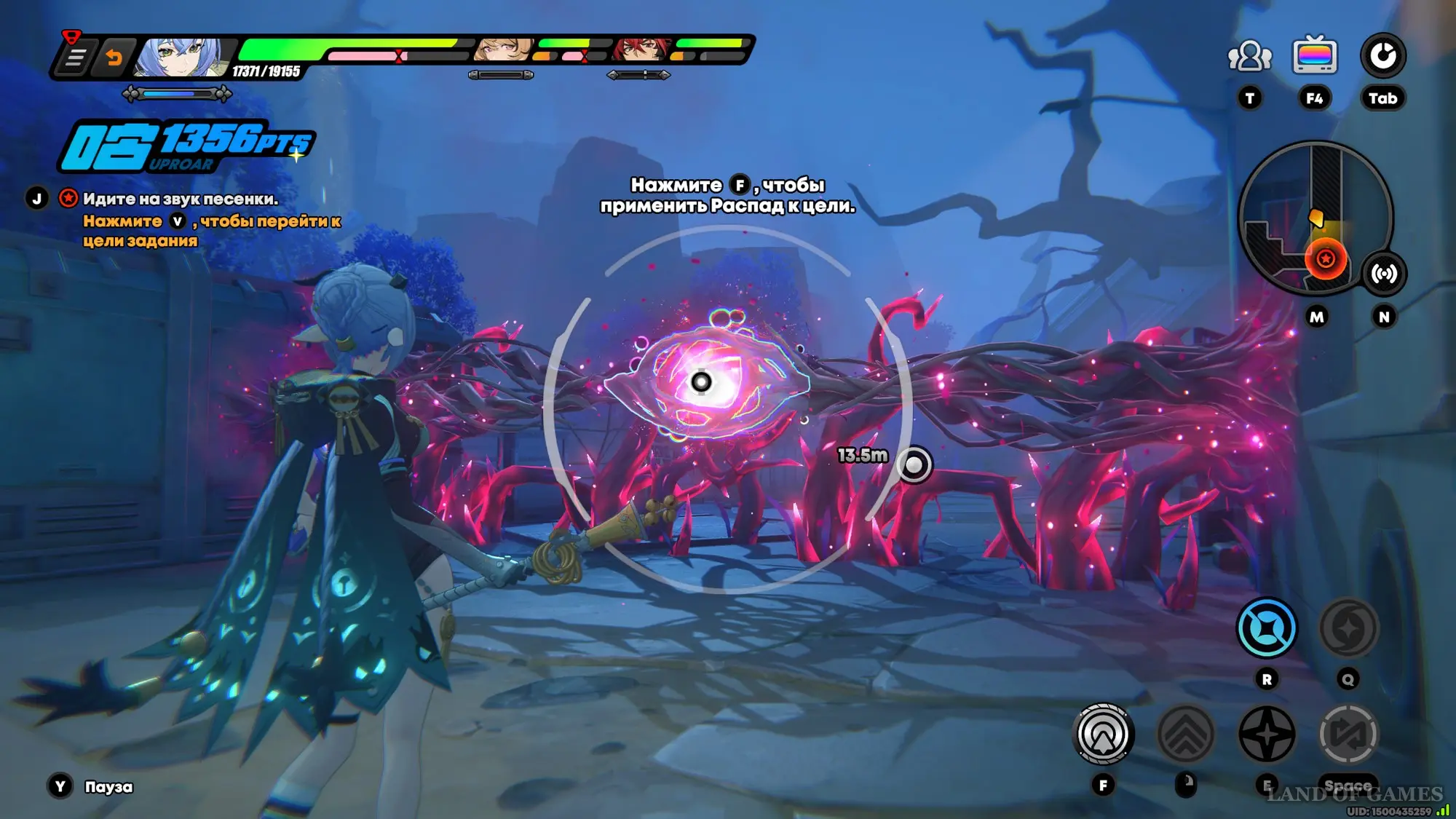
Task: Click the double chevron dash icon
Action: (x=1185, y=734)
